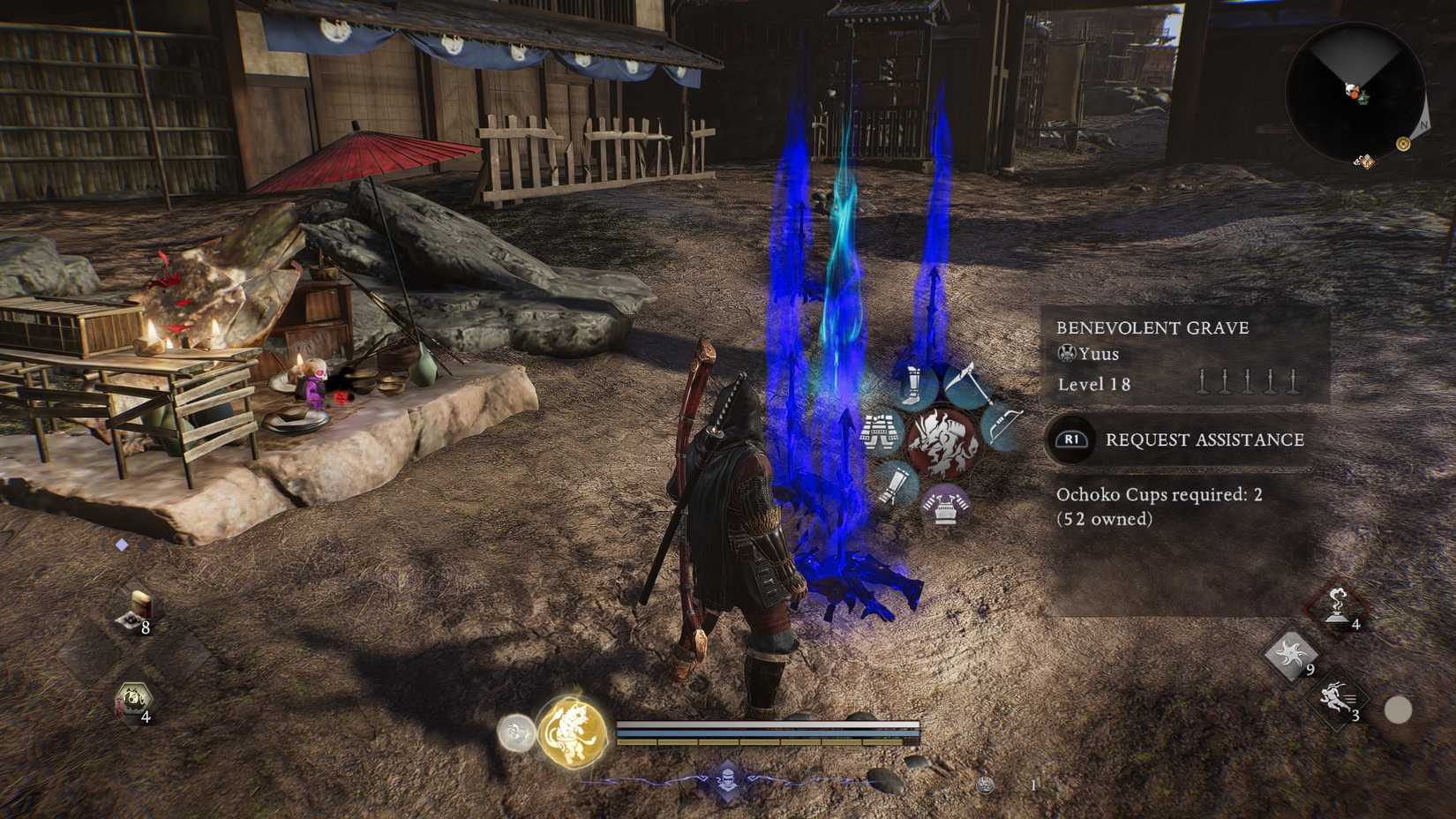Select the Yuus player name under Benevolent Grave
Viewport: 1456px width, 819px height.
pos(1097,354)
